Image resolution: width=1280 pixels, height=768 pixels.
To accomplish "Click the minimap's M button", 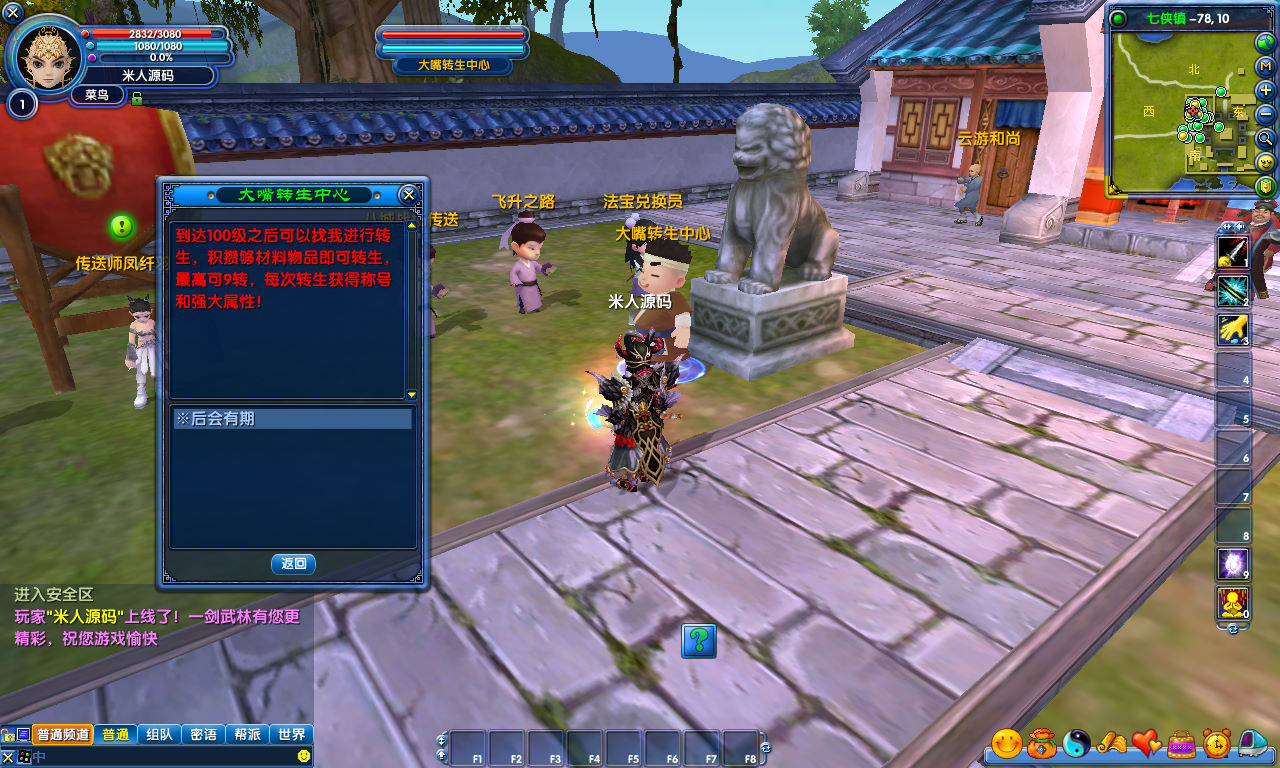I will tap(1266, 66).
